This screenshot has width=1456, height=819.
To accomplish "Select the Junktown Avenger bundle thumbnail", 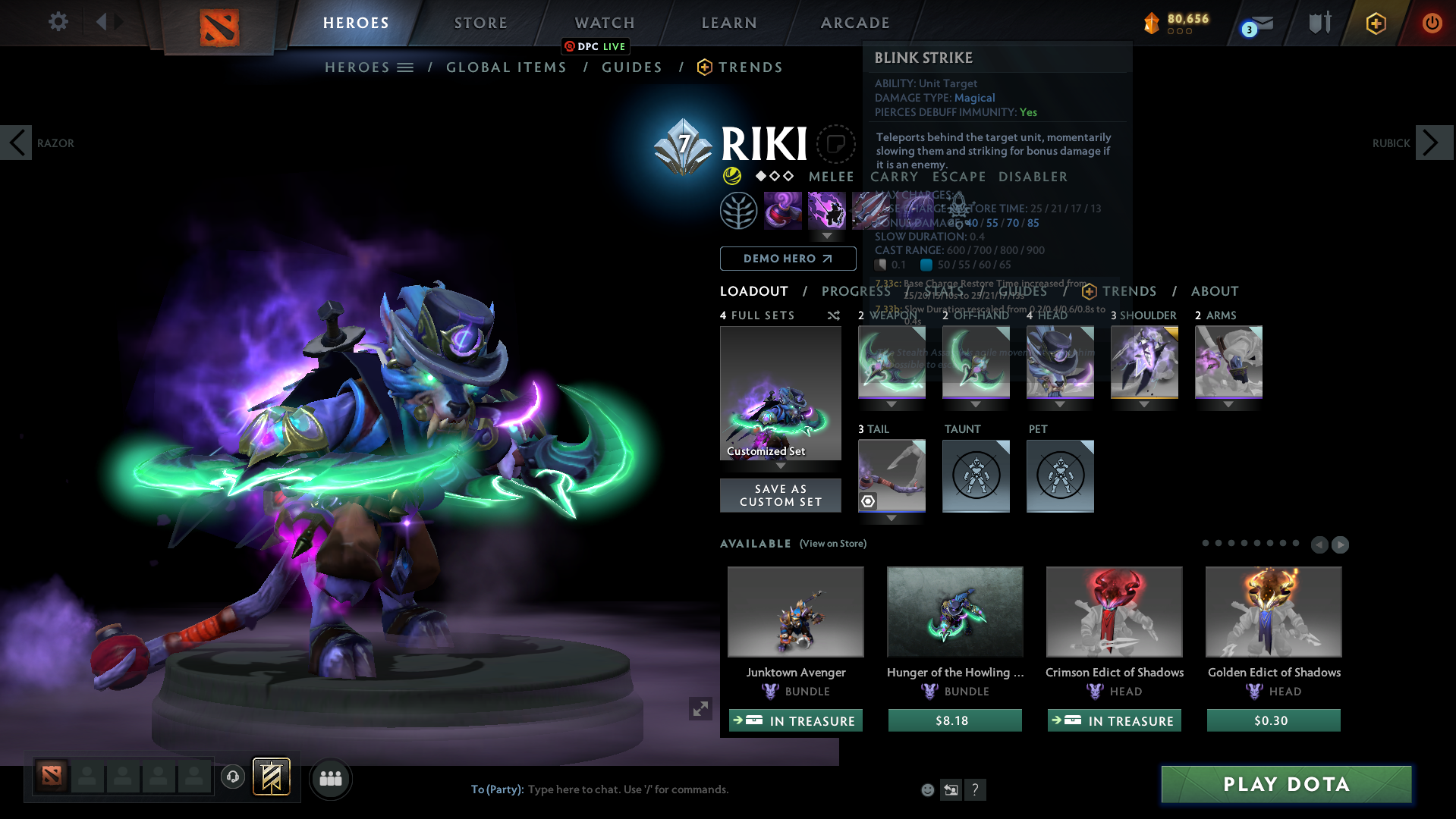I will (795, 611).
